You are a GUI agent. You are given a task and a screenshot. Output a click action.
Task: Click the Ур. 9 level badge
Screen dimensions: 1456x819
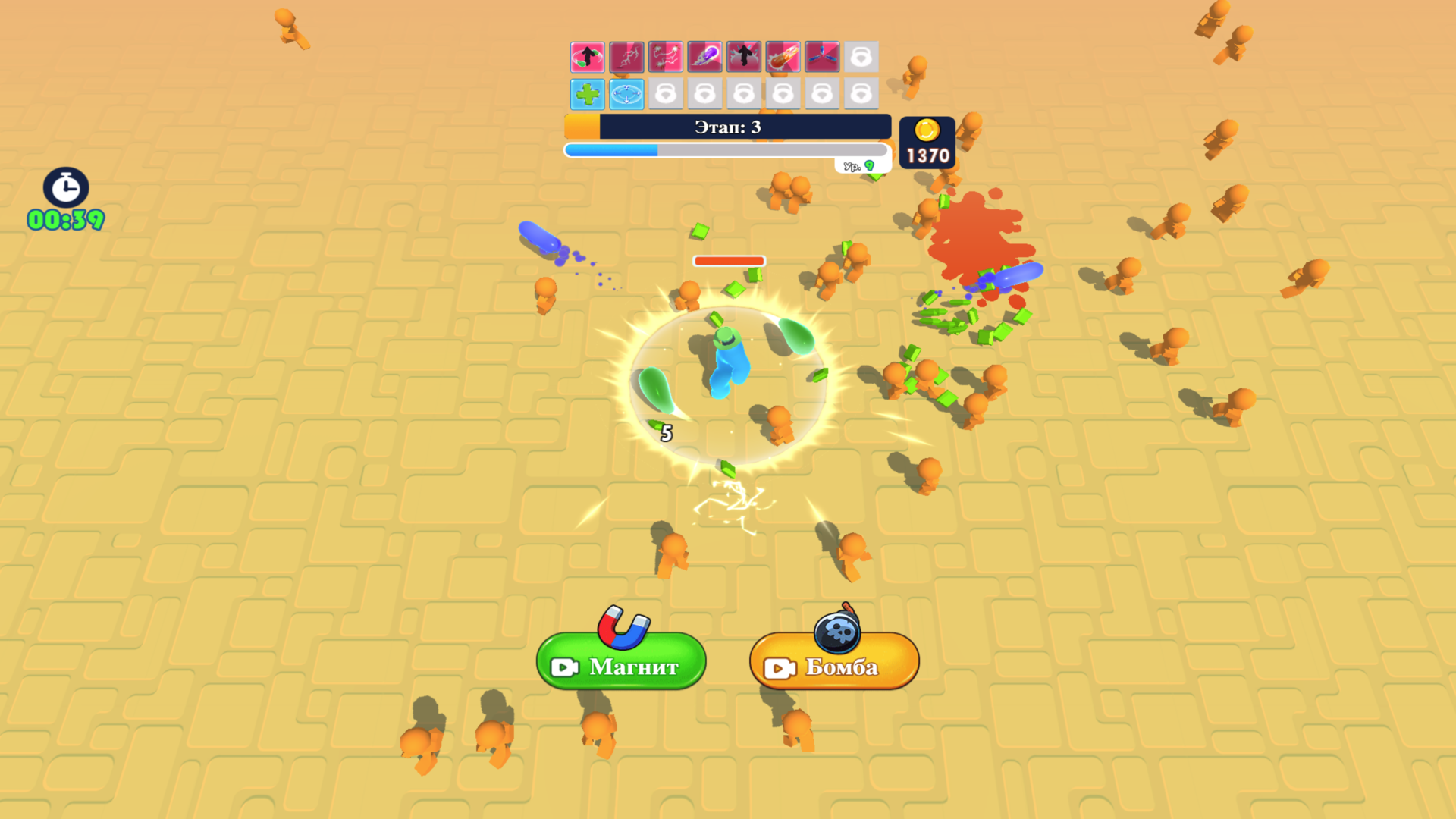[857, 166]
